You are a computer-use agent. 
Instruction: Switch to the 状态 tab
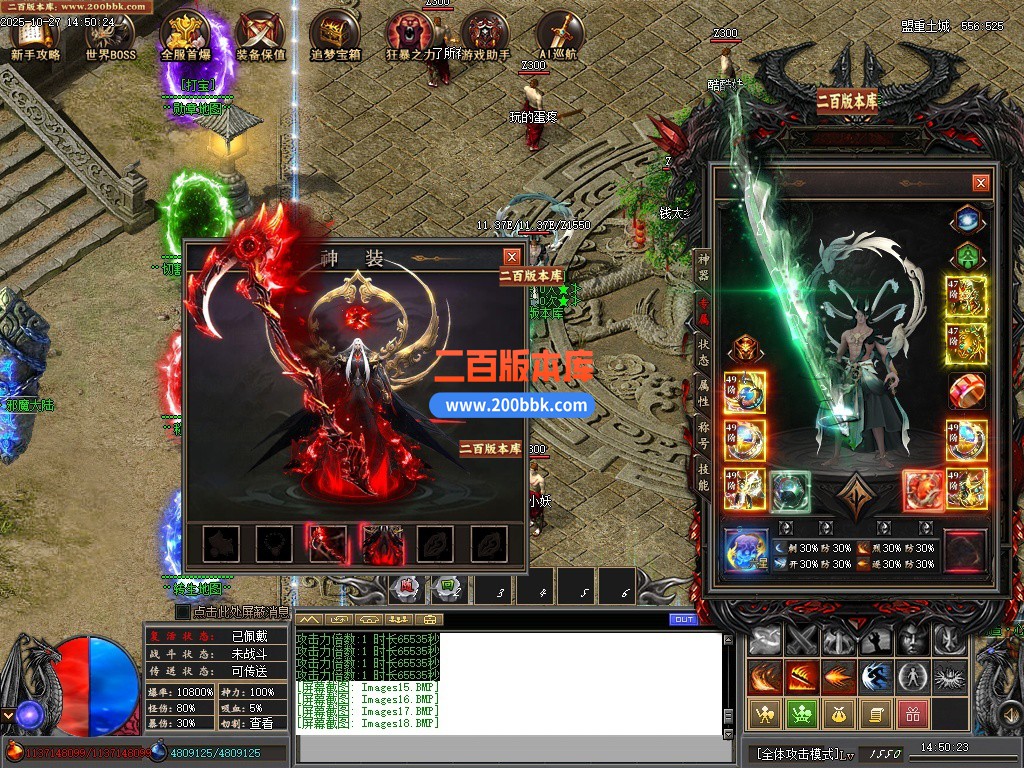tap(703, 352)
